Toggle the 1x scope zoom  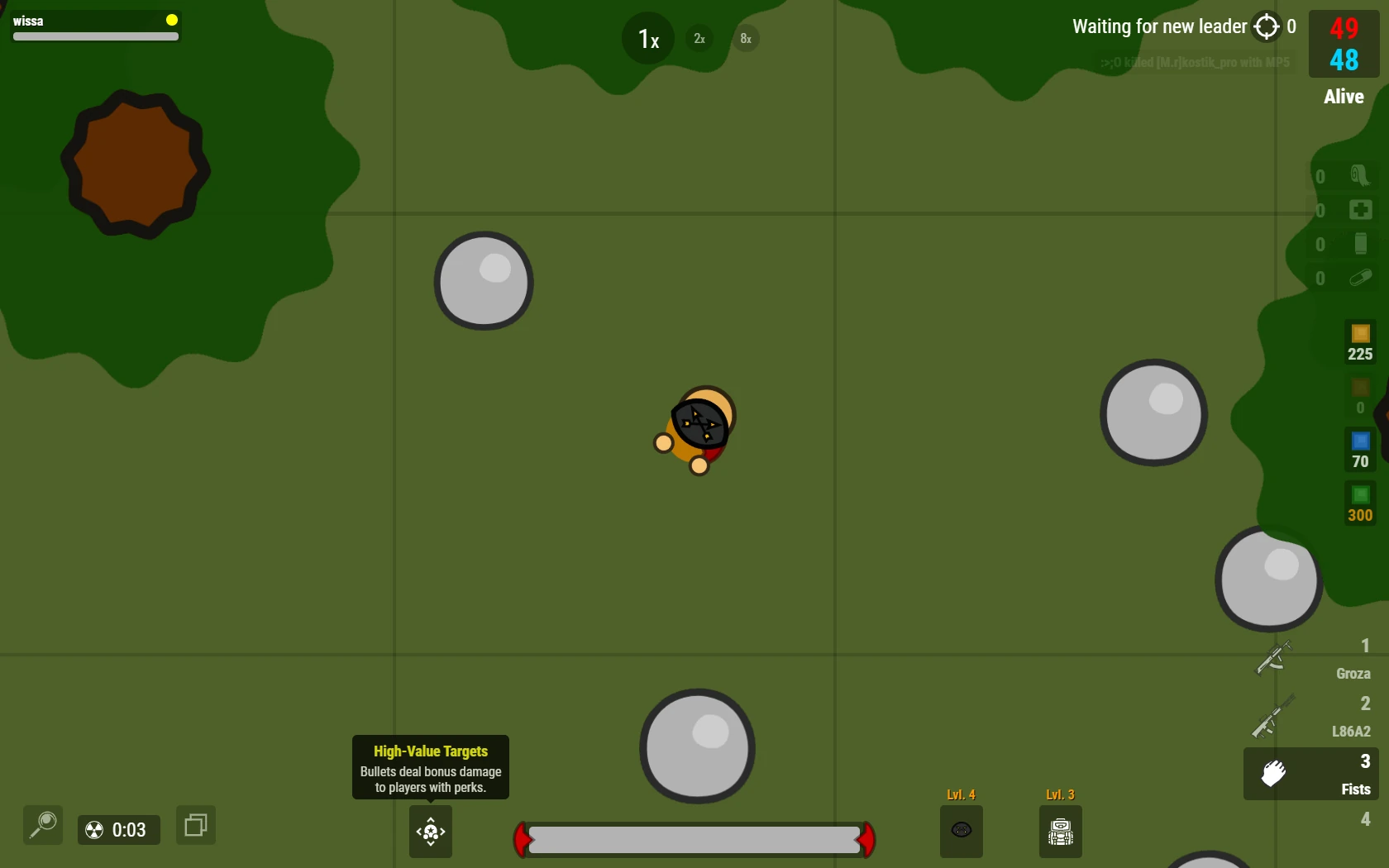point(647,37)
